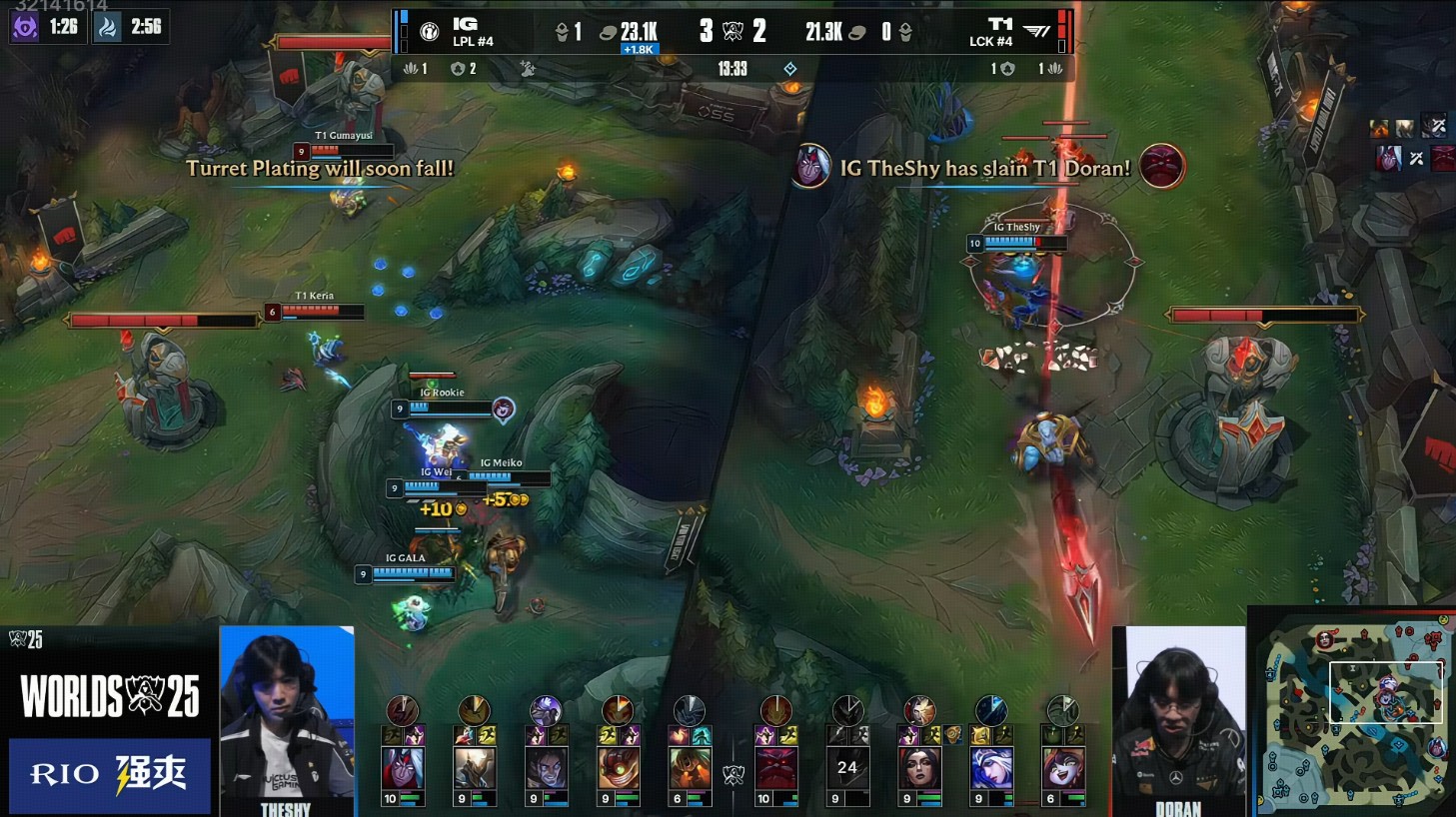
Task: Open TheShy's player camera feed
Action: [x=287, y=717]
